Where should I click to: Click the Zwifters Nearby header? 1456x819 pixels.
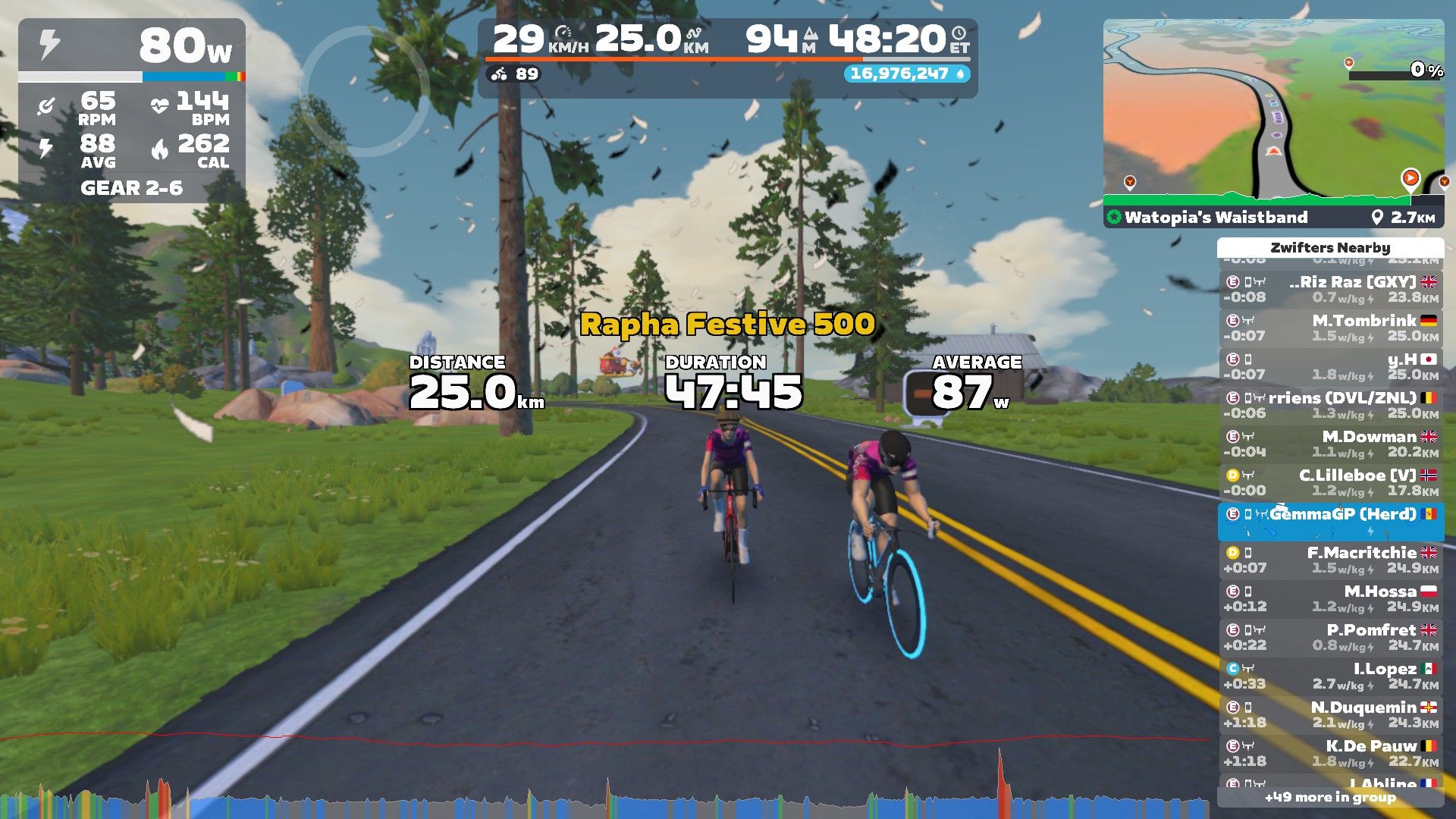1330,248
